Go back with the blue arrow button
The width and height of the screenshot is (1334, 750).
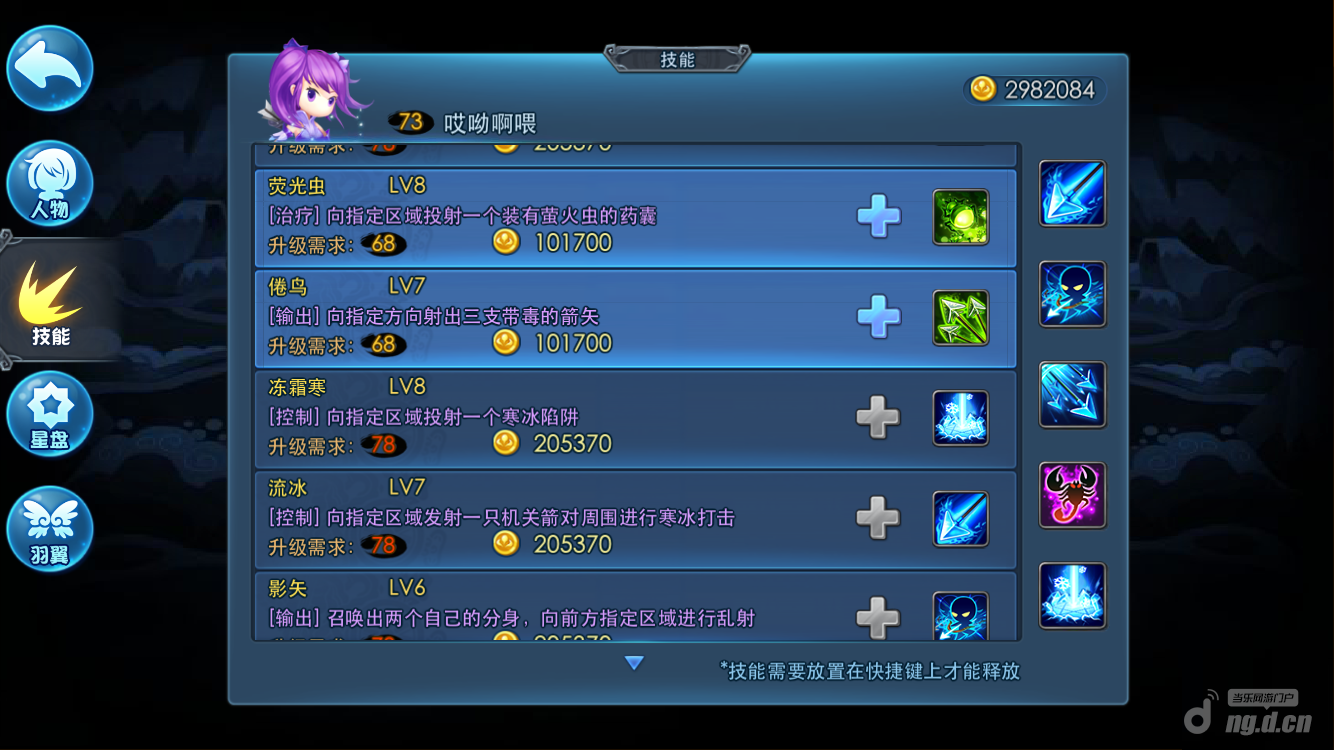(50, 68)
